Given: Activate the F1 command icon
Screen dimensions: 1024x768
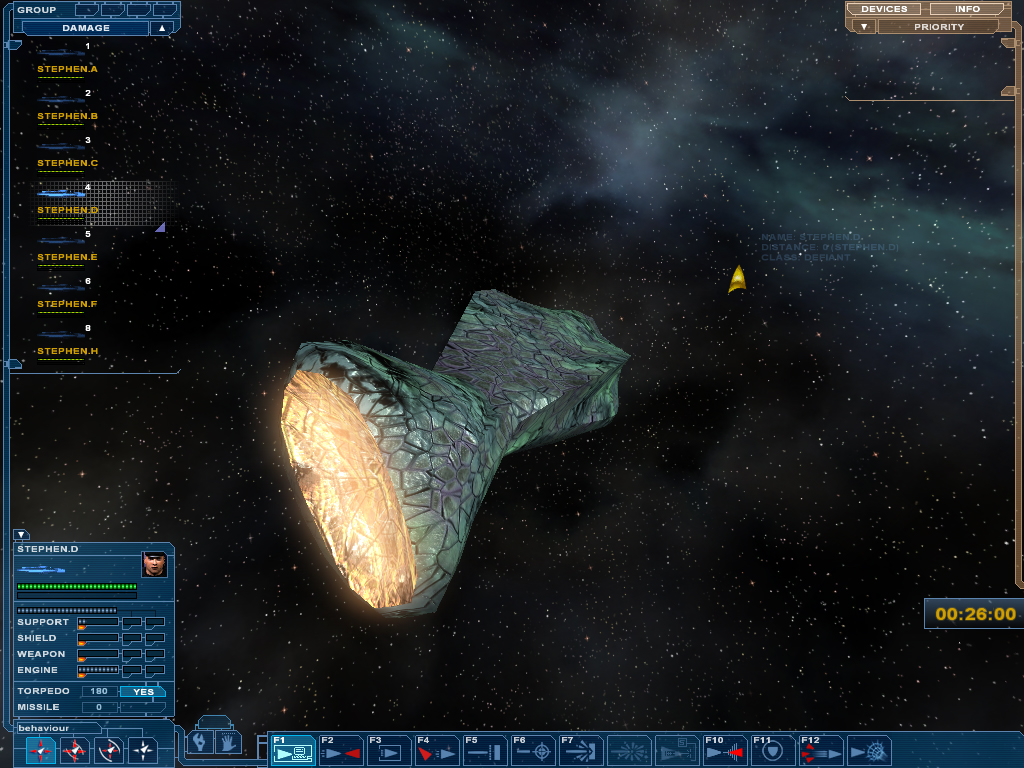Looking at the screenshot, I should coord(292,750).
